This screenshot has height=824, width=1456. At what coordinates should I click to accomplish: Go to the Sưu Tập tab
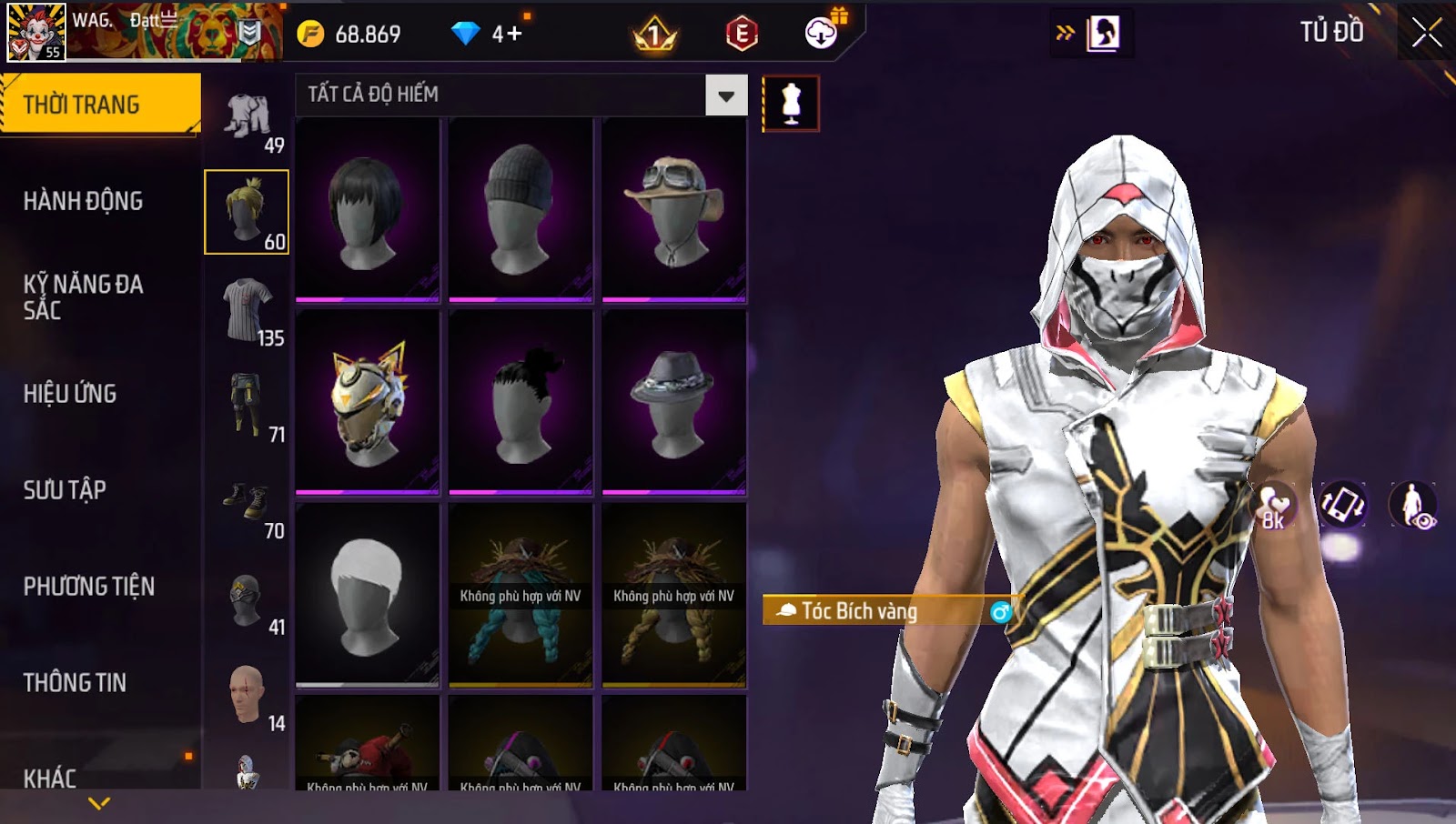[66, 490]
